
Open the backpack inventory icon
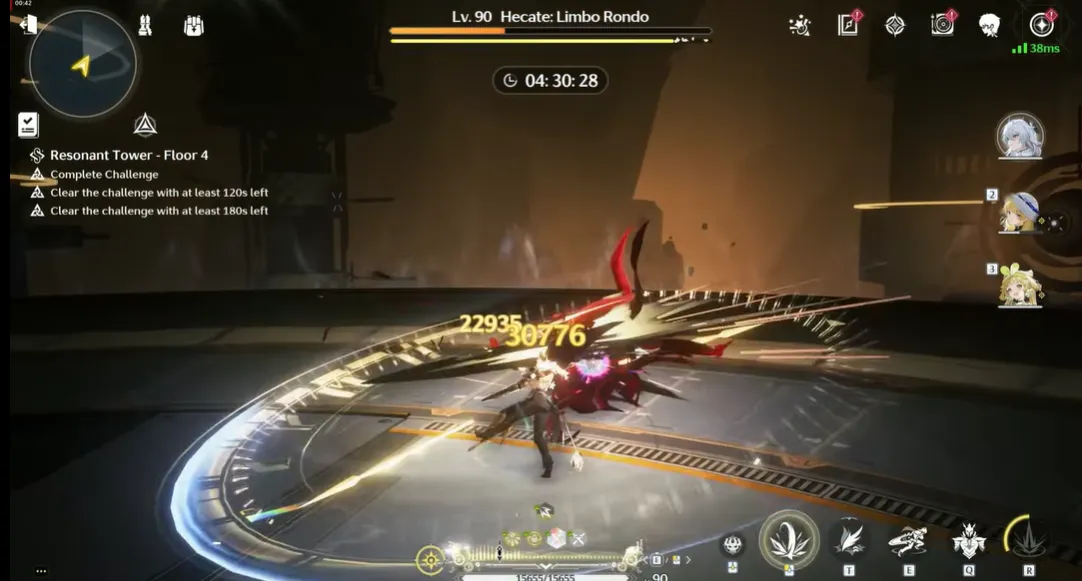[194, 26]
